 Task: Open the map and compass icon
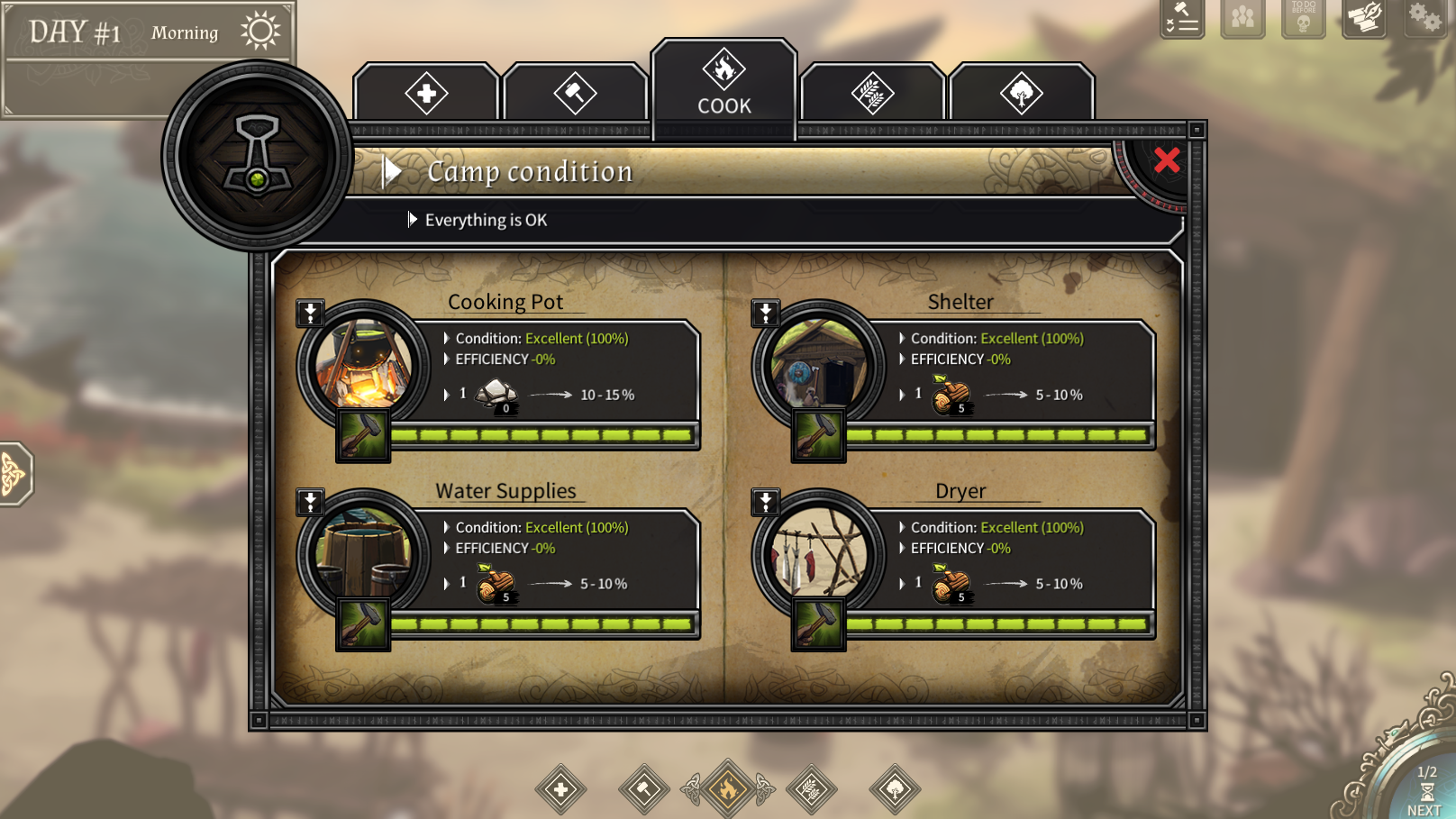pyautogui.click(x=1364, y=17)
